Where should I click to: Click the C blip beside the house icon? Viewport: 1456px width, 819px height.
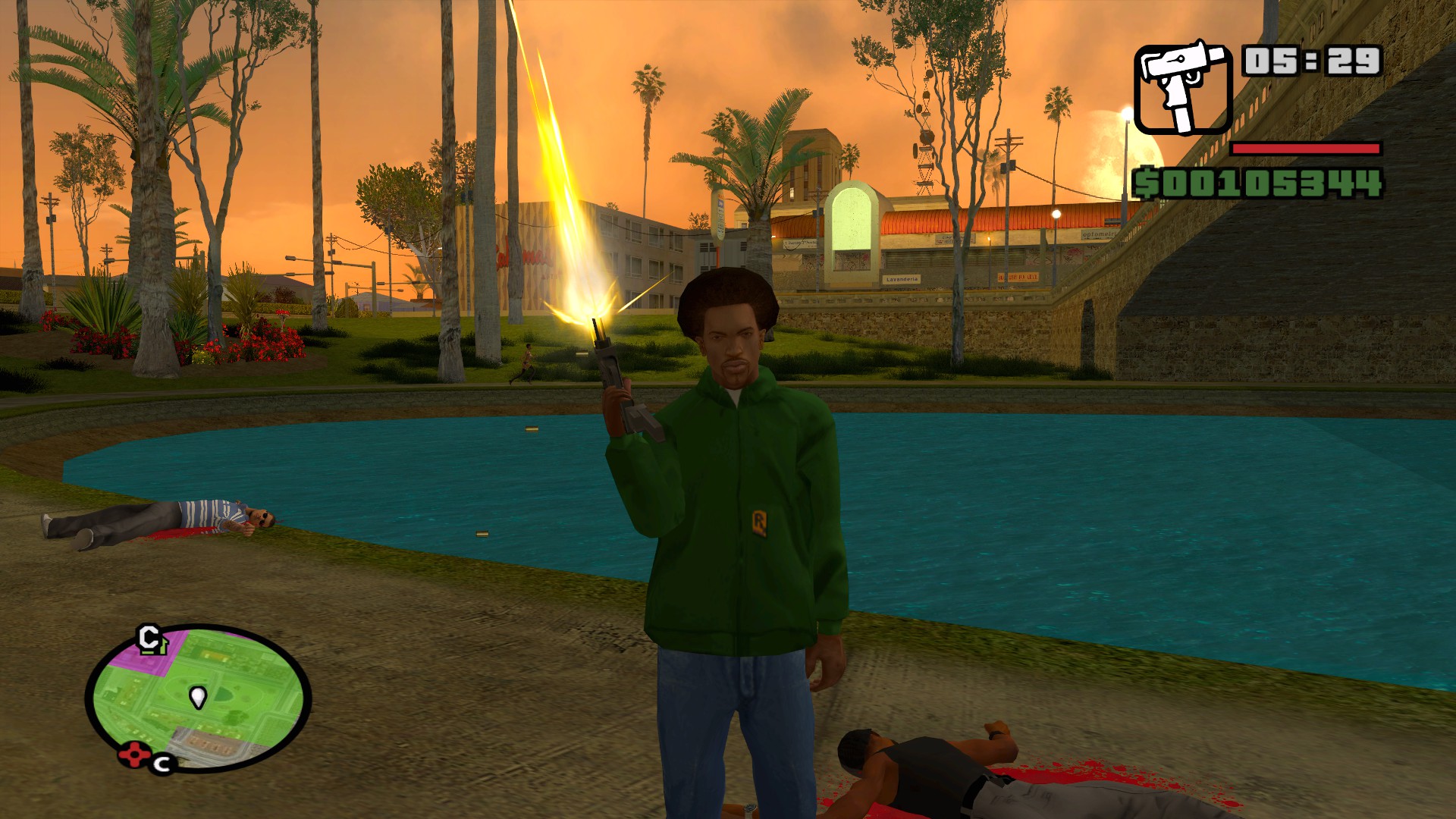[x=148, y=636]
